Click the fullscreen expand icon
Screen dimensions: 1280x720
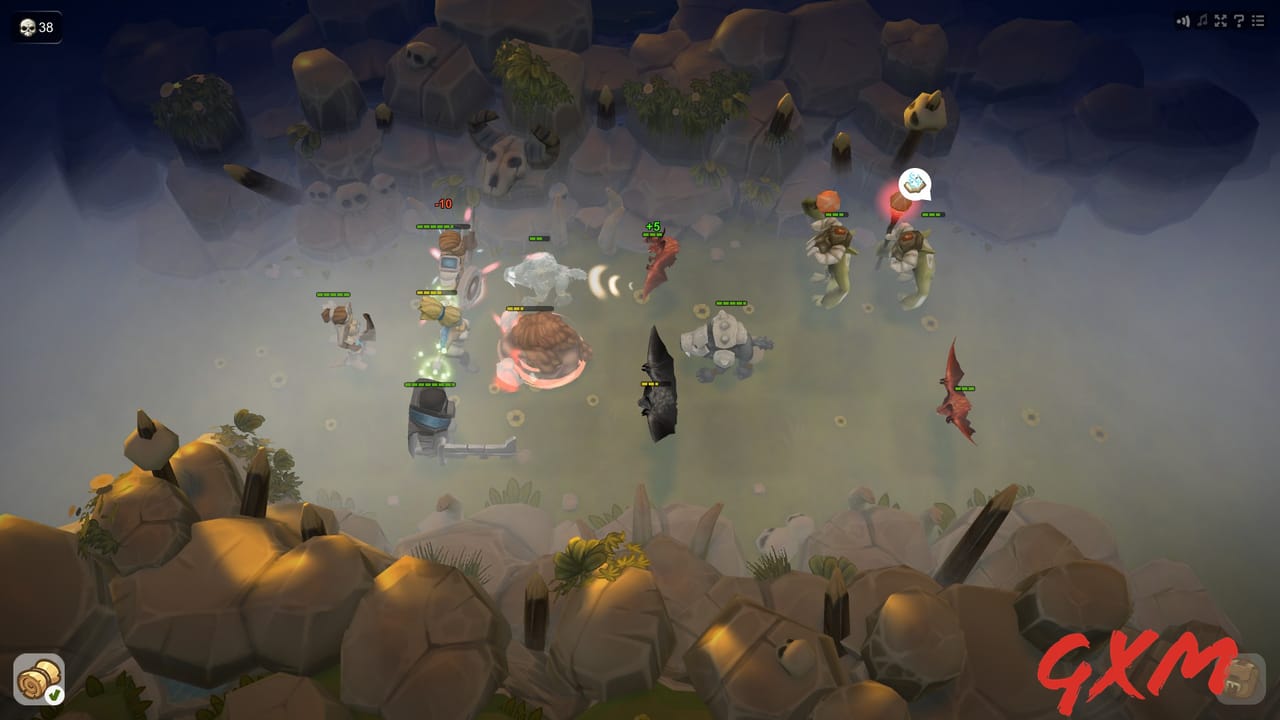[1221, 19]
